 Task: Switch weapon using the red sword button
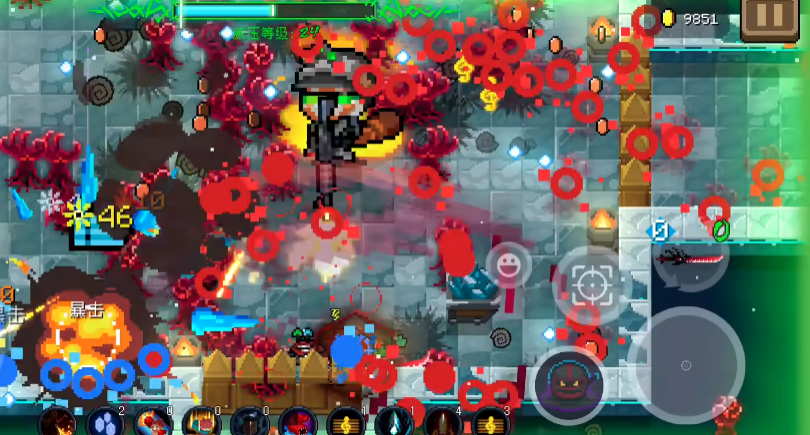pos(690,259)
